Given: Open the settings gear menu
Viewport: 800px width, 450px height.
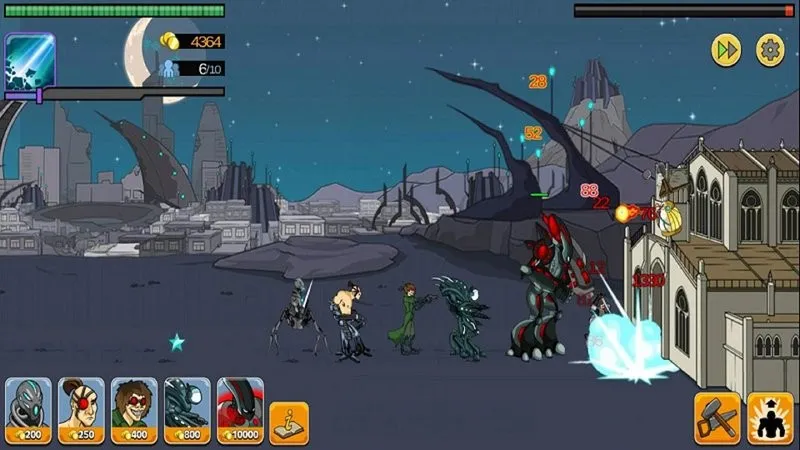Looking at the screenshot, I should 770,50.
